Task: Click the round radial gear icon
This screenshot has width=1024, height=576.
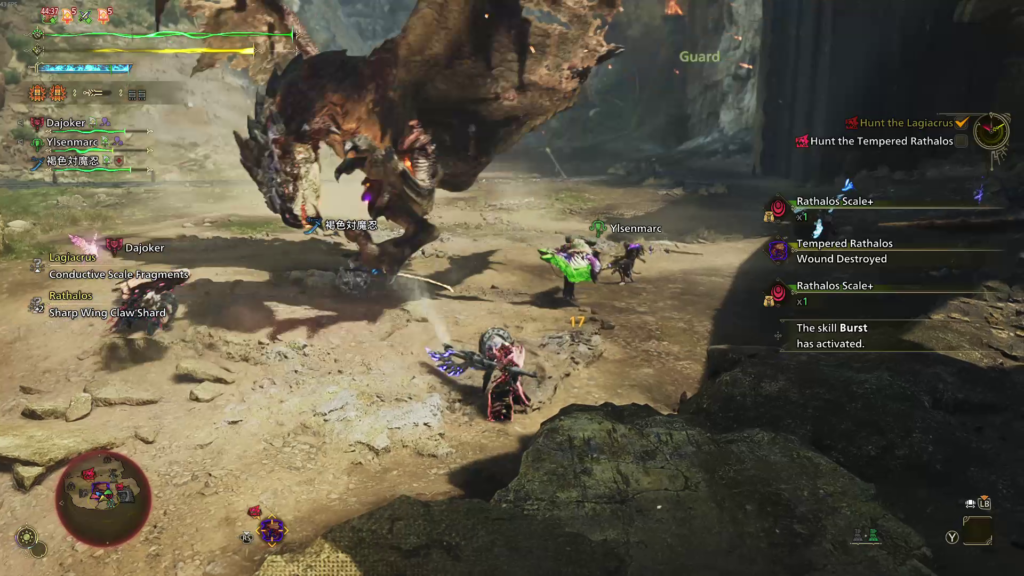Action: [x=26, y=536]
